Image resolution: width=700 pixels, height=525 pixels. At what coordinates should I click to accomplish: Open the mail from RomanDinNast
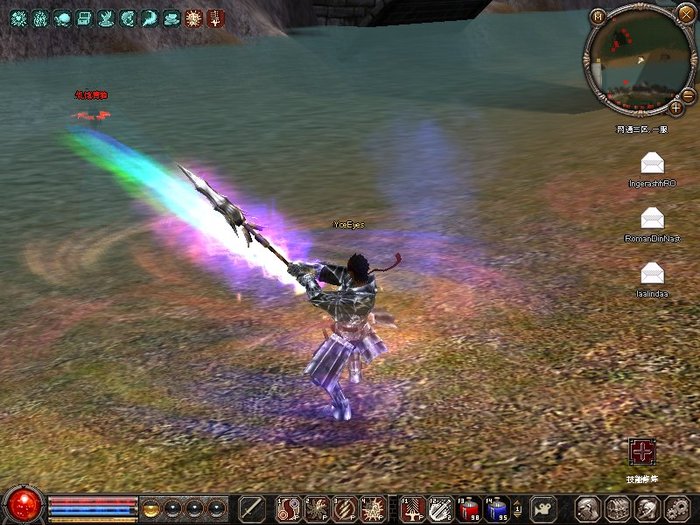[652, 217]
